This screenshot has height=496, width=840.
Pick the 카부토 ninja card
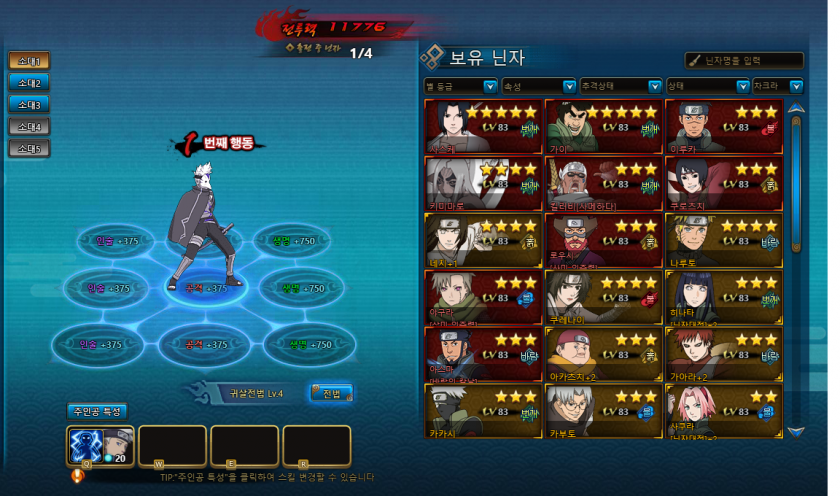pyautogui.click(x=604, y=412)
